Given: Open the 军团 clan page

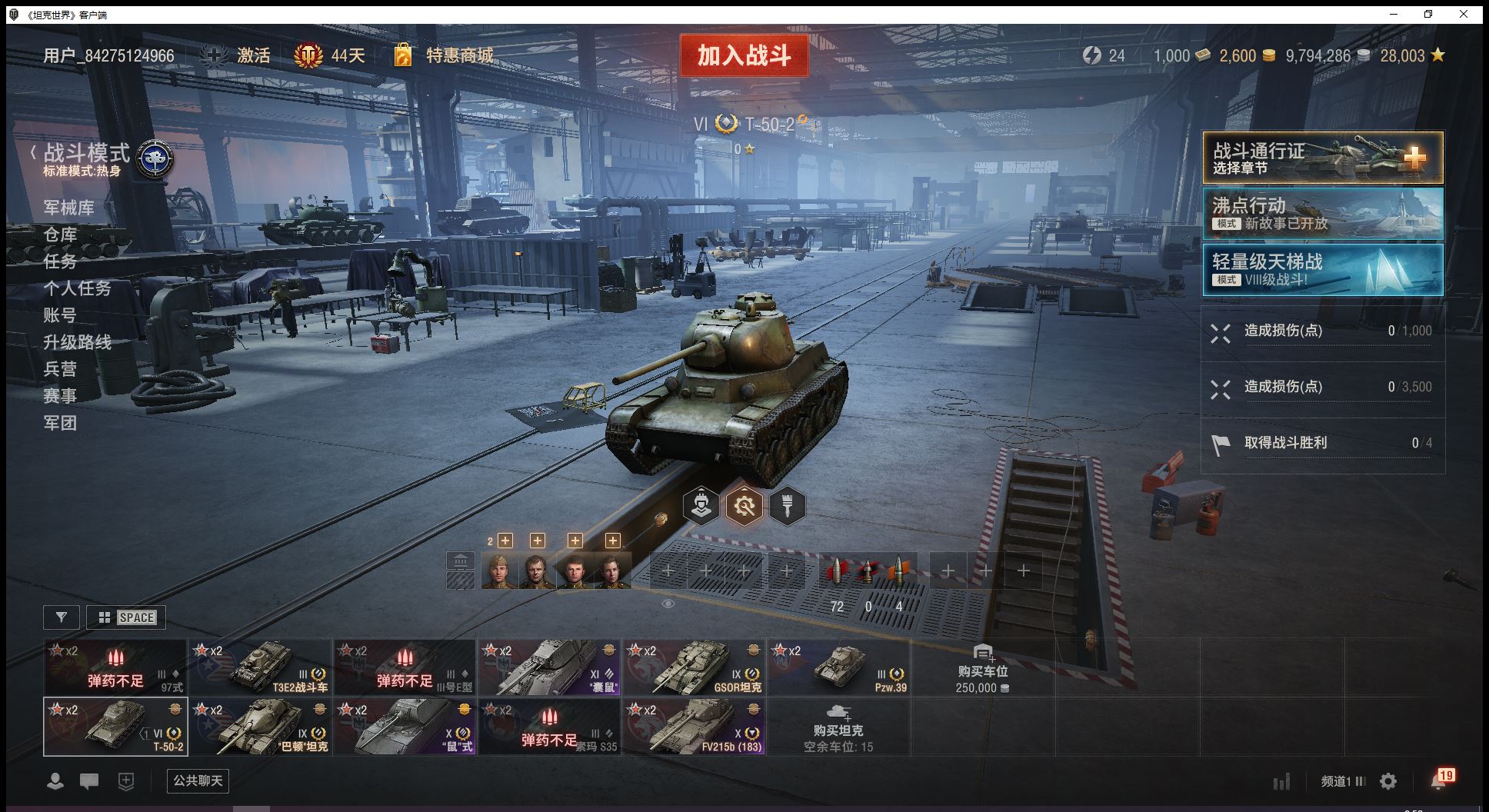Looking at the screenshot, I should click(60, 423).
